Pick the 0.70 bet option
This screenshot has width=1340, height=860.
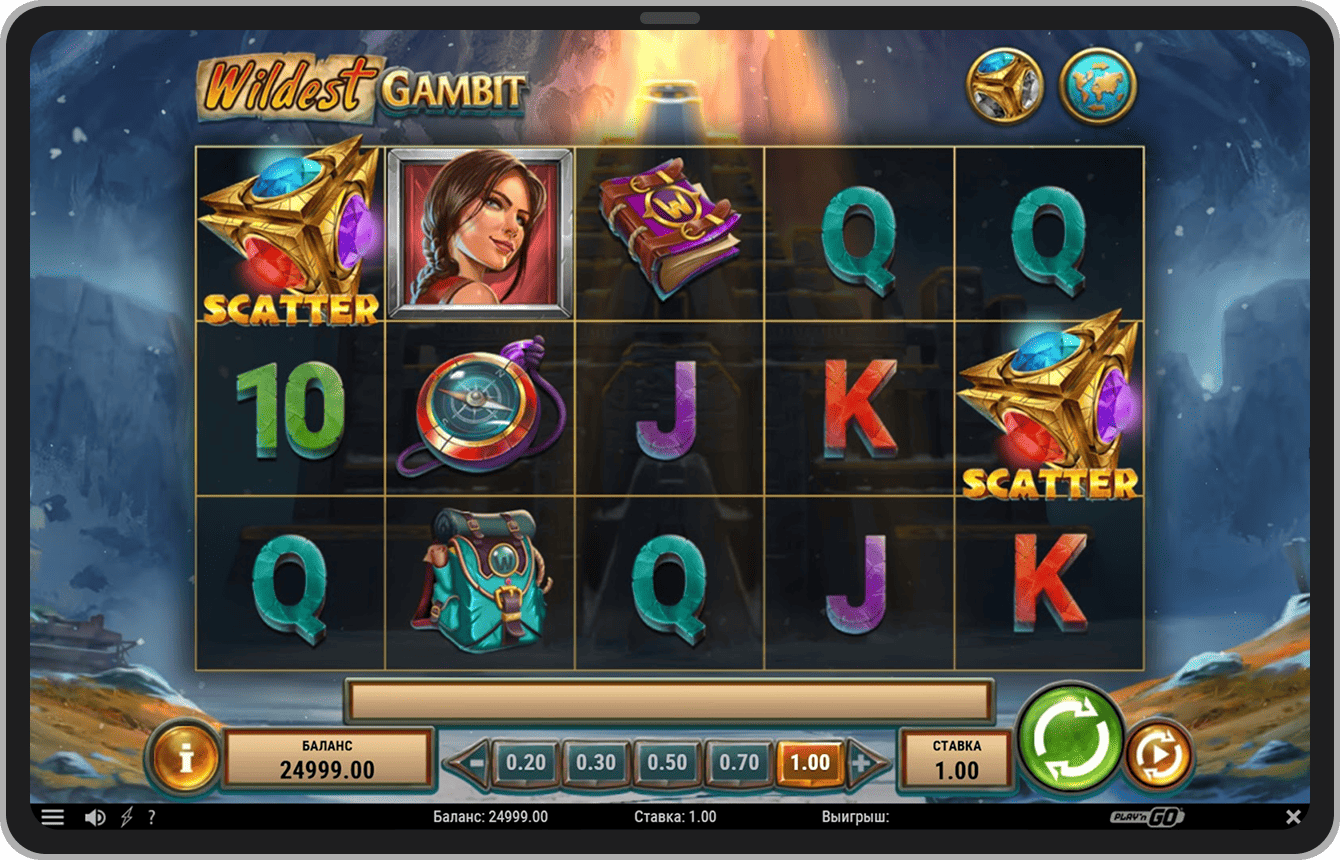(739, 763)
